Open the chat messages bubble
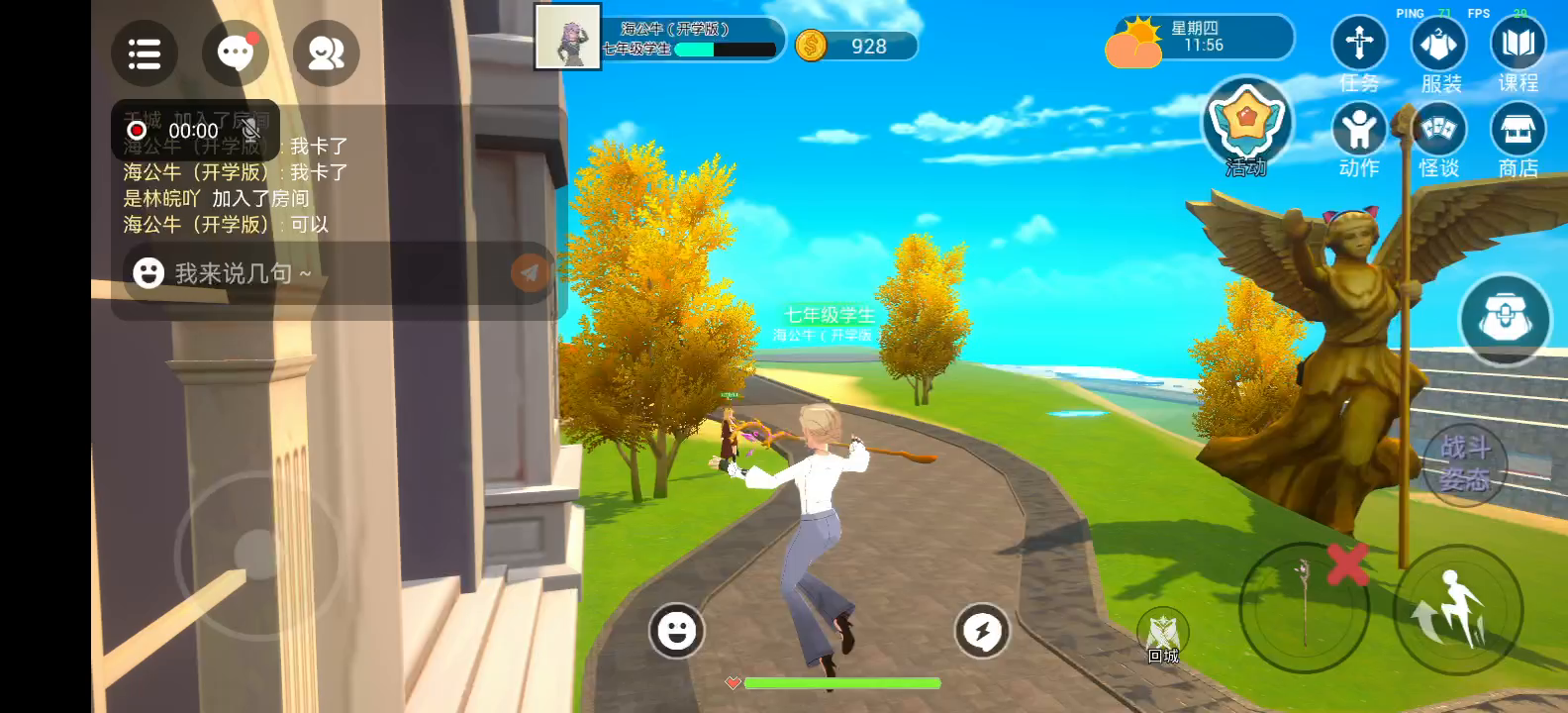This screenshot has width=1568, height=713. tap(235, 53)
